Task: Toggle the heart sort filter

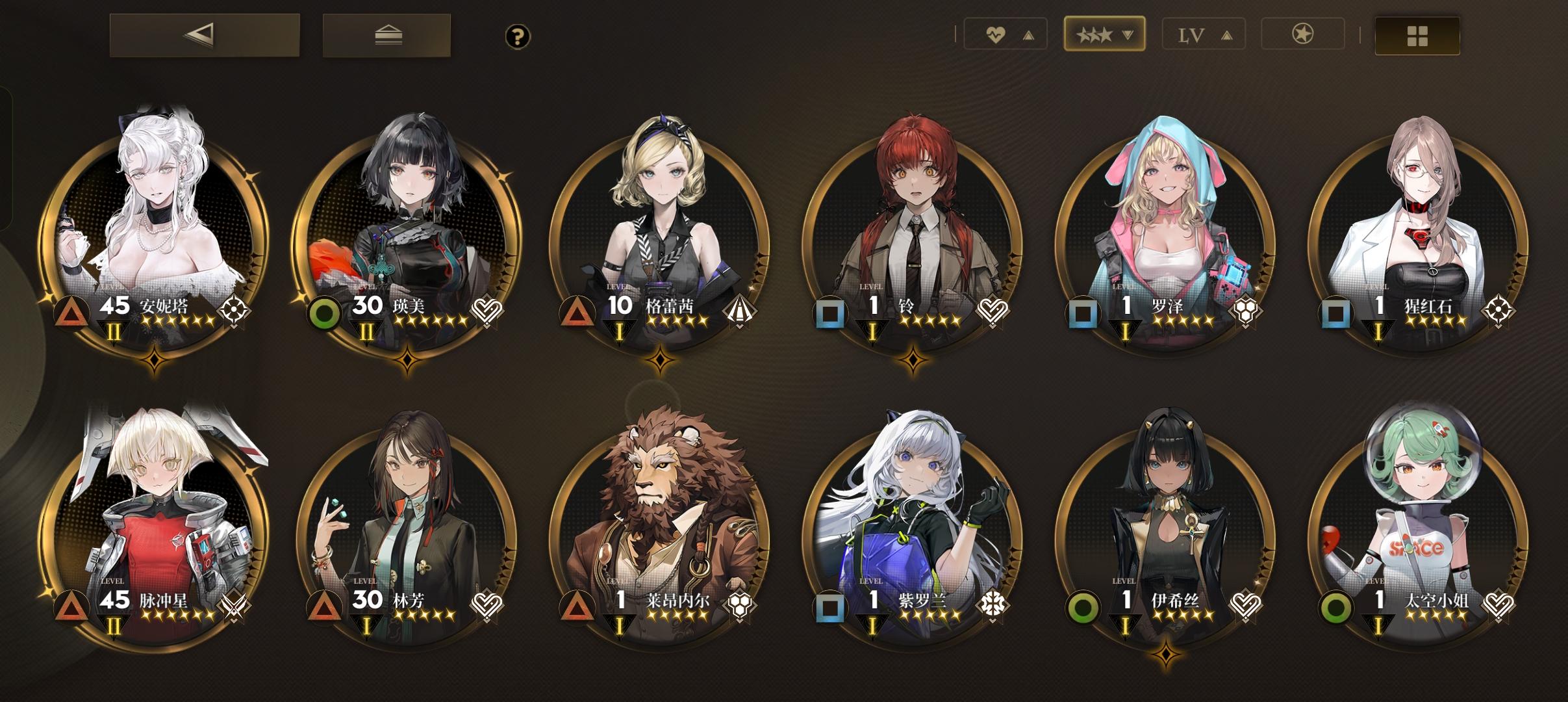Action: click(1005, 33)
